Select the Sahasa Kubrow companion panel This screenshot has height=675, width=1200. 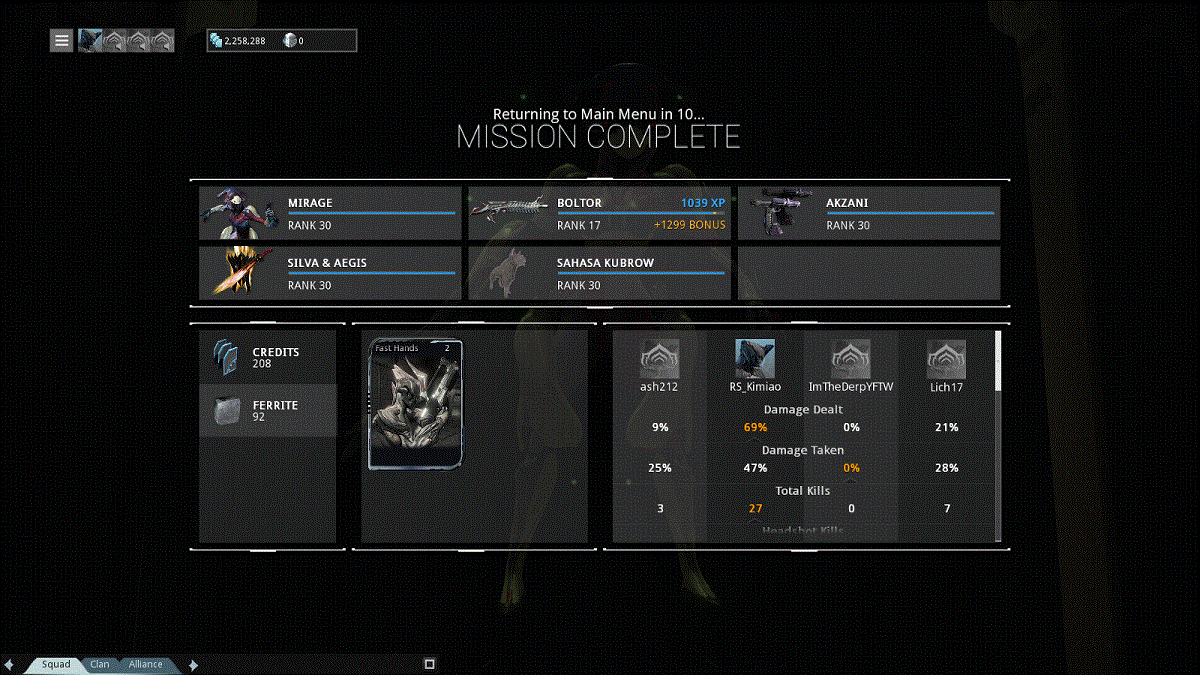[599, 273]
